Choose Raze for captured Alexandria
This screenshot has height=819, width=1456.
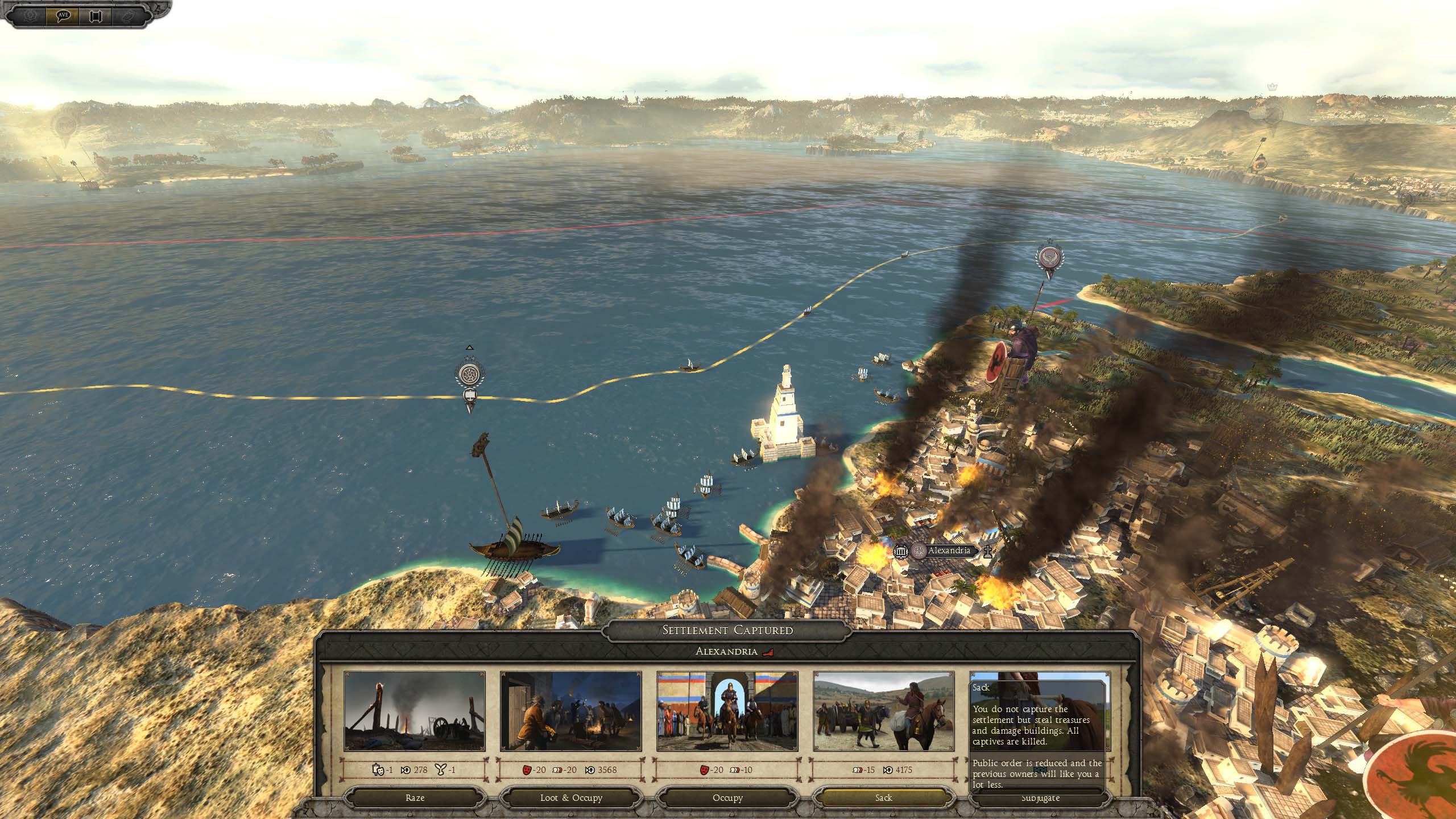(x=415, y=798)
